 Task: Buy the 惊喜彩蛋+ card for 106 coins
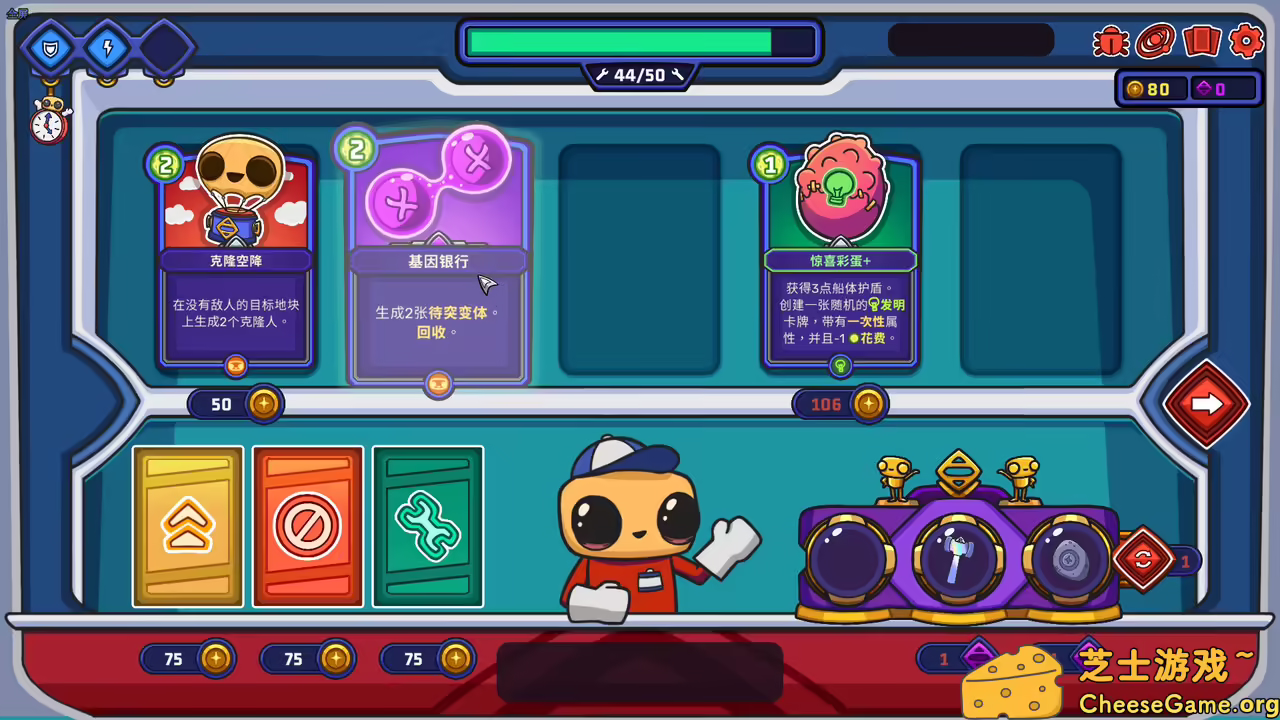pos(840,403)
